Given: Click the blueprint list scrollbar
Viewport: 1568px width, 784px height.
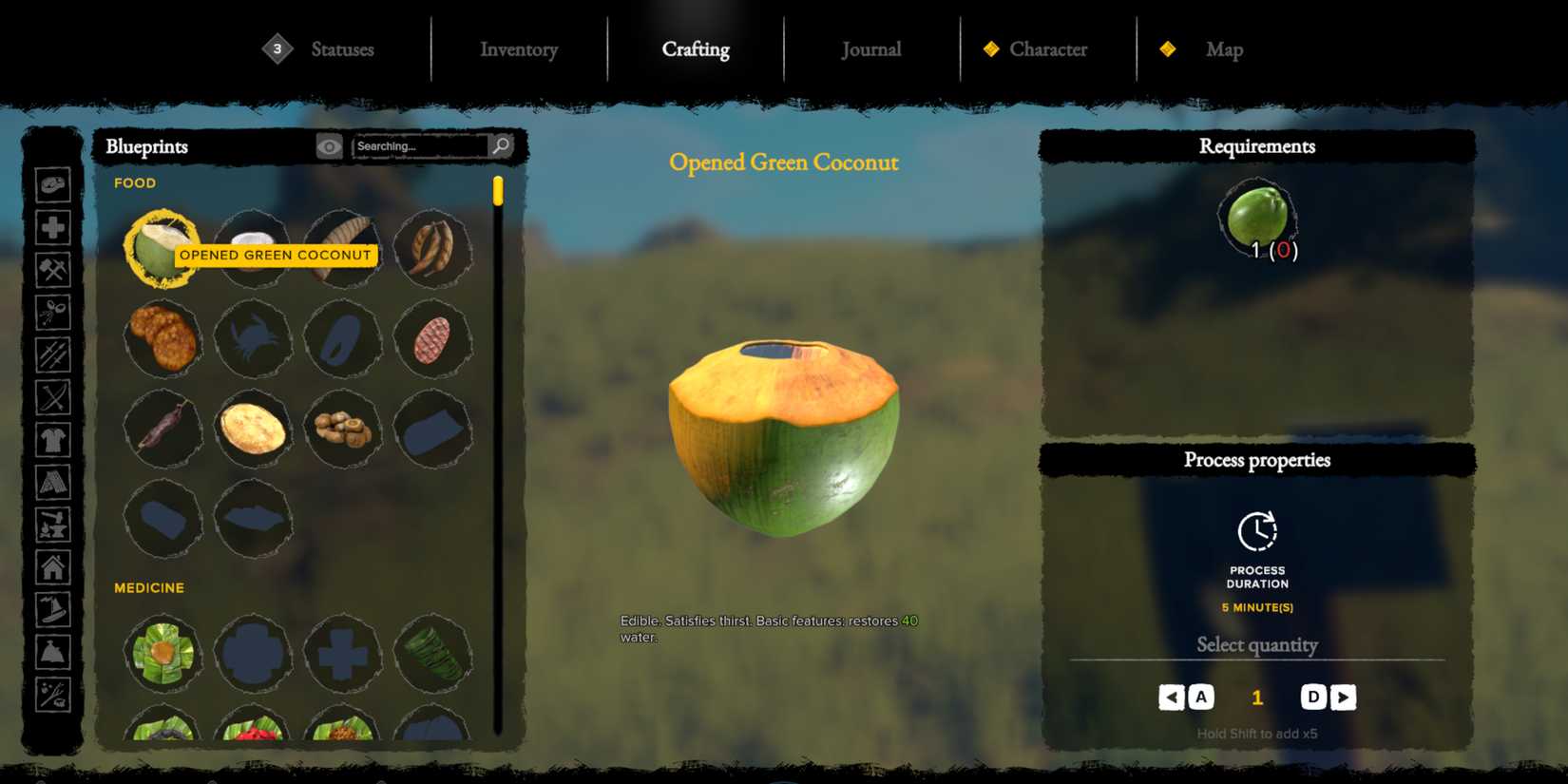Looking at the screenshot, I should pyautogui.click(x=497, y=190).
